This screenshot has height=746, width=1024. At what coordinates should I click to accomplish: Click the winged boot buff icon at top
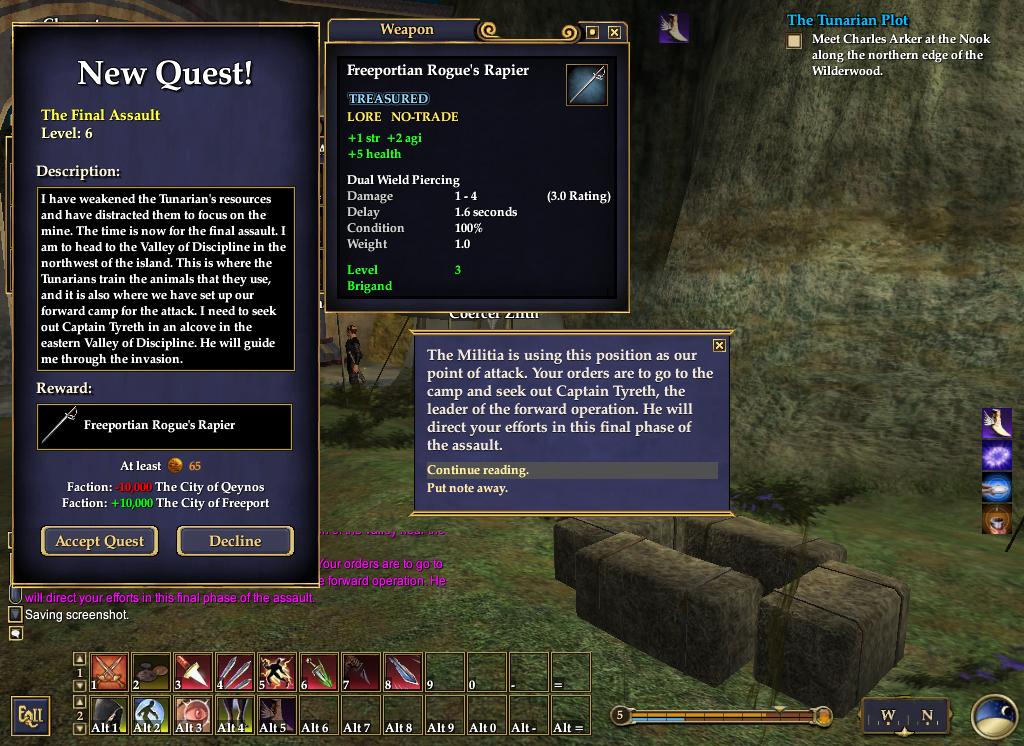(x=674, y=27)
